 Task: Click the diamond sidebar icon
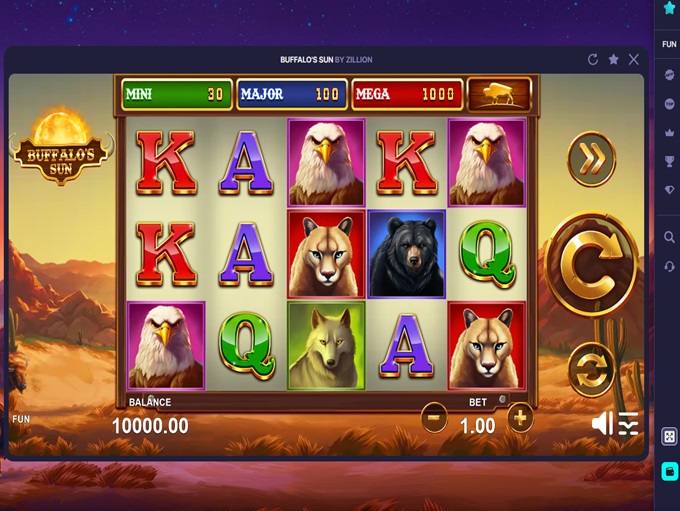point(669,190)
